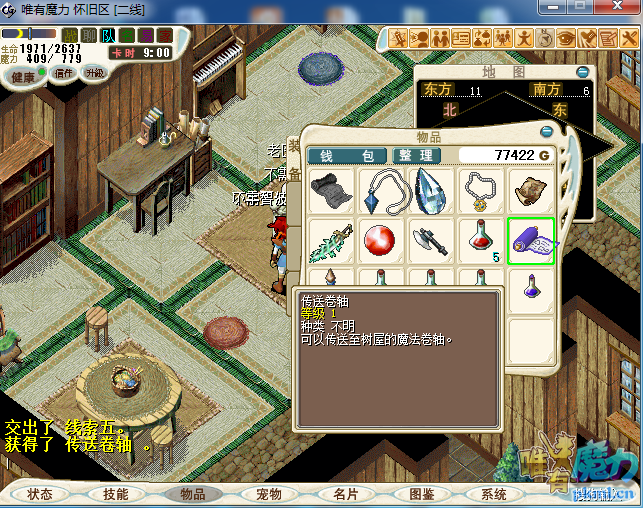Screen dimensions: 643x508
Task: Open the 状态 status menu
Action: [x=40, y=494]
